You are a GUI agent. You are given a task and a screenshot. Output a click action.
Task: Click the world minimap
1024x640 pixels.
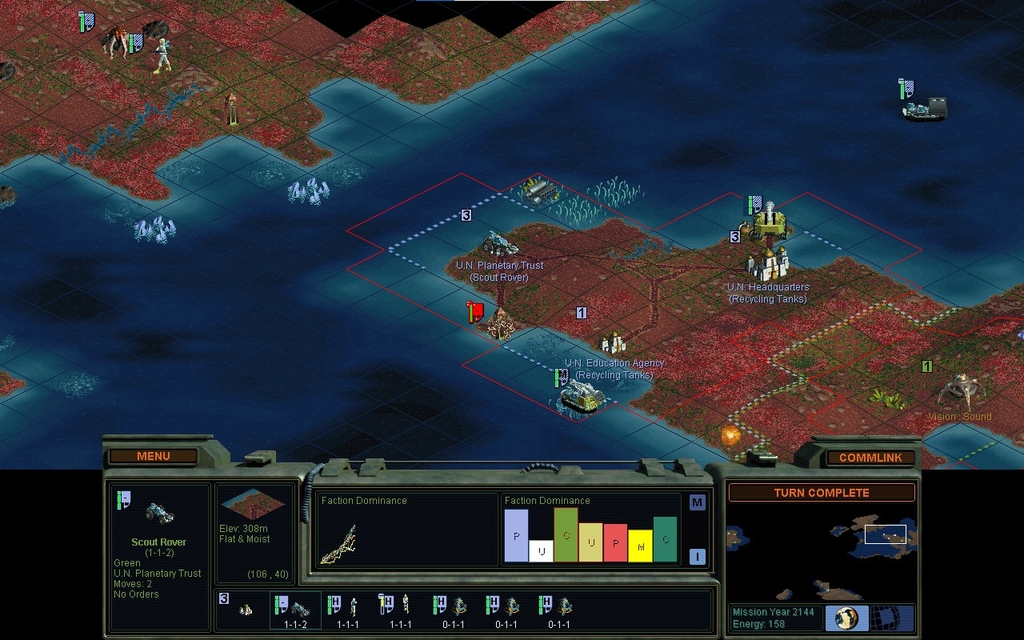coord(820,548)
